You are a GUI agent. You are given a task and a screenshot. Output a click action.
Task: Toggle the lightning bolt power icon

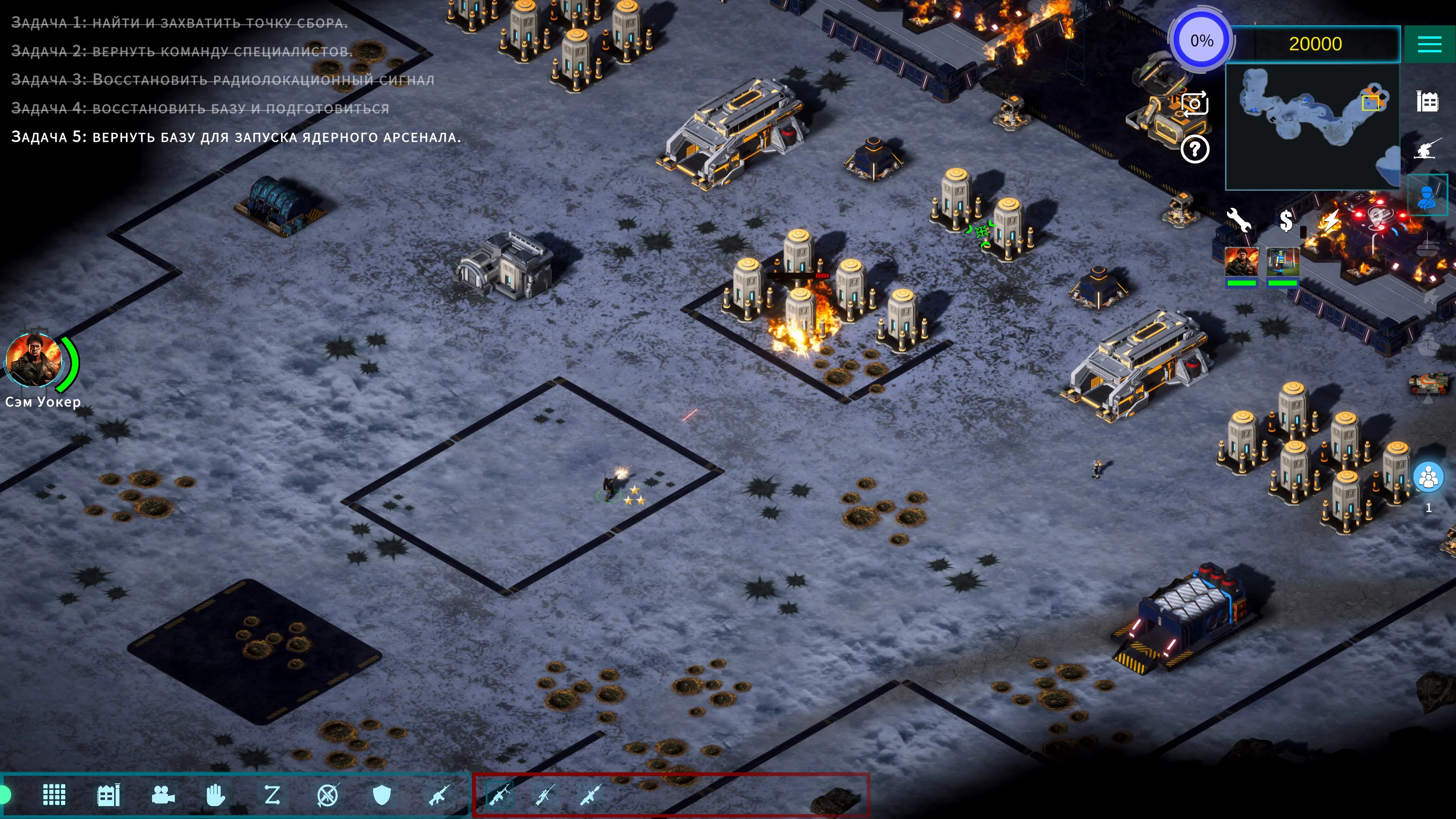(x=1331, y=220)
